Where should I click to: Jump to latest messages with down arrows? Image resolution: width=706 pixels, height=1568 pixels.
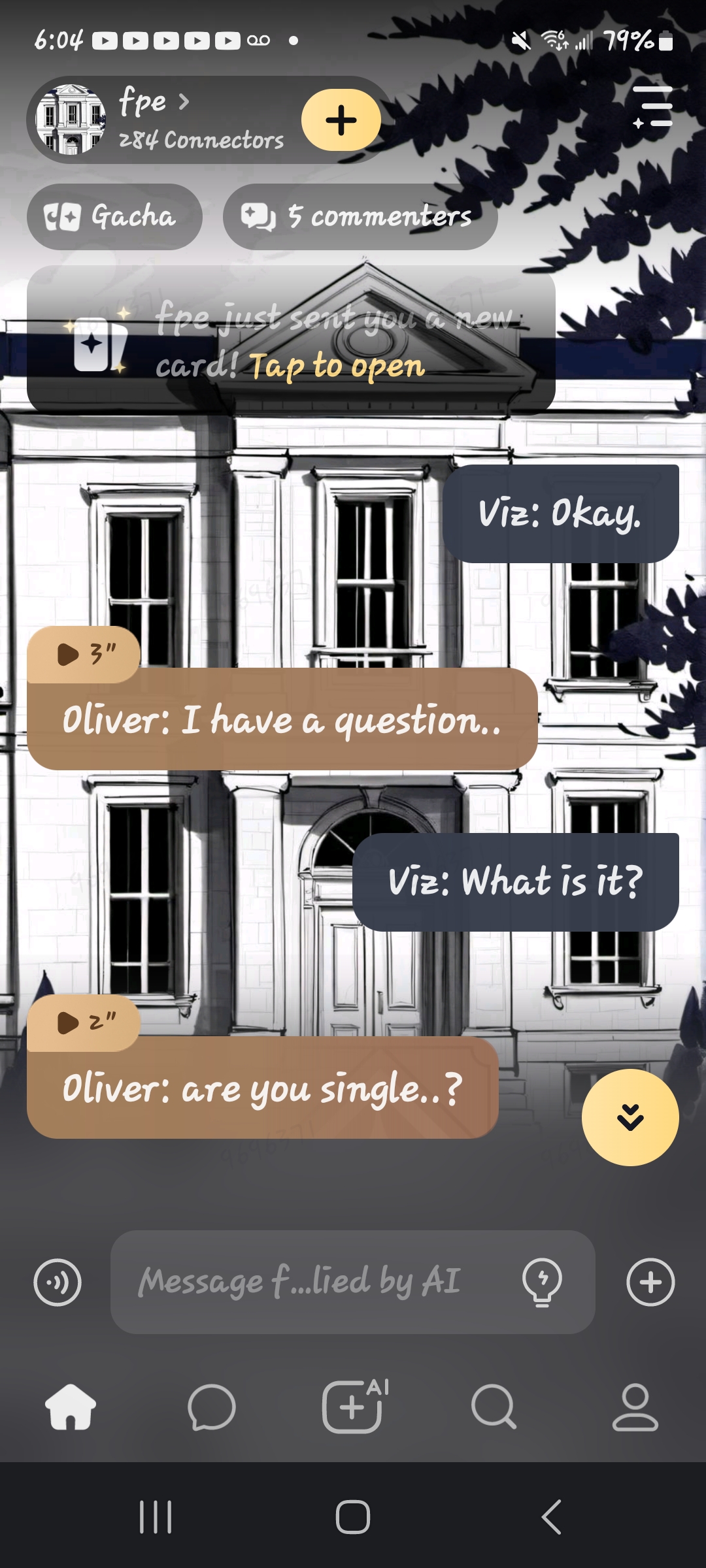pyautogui.click(x=630, y=1117)
